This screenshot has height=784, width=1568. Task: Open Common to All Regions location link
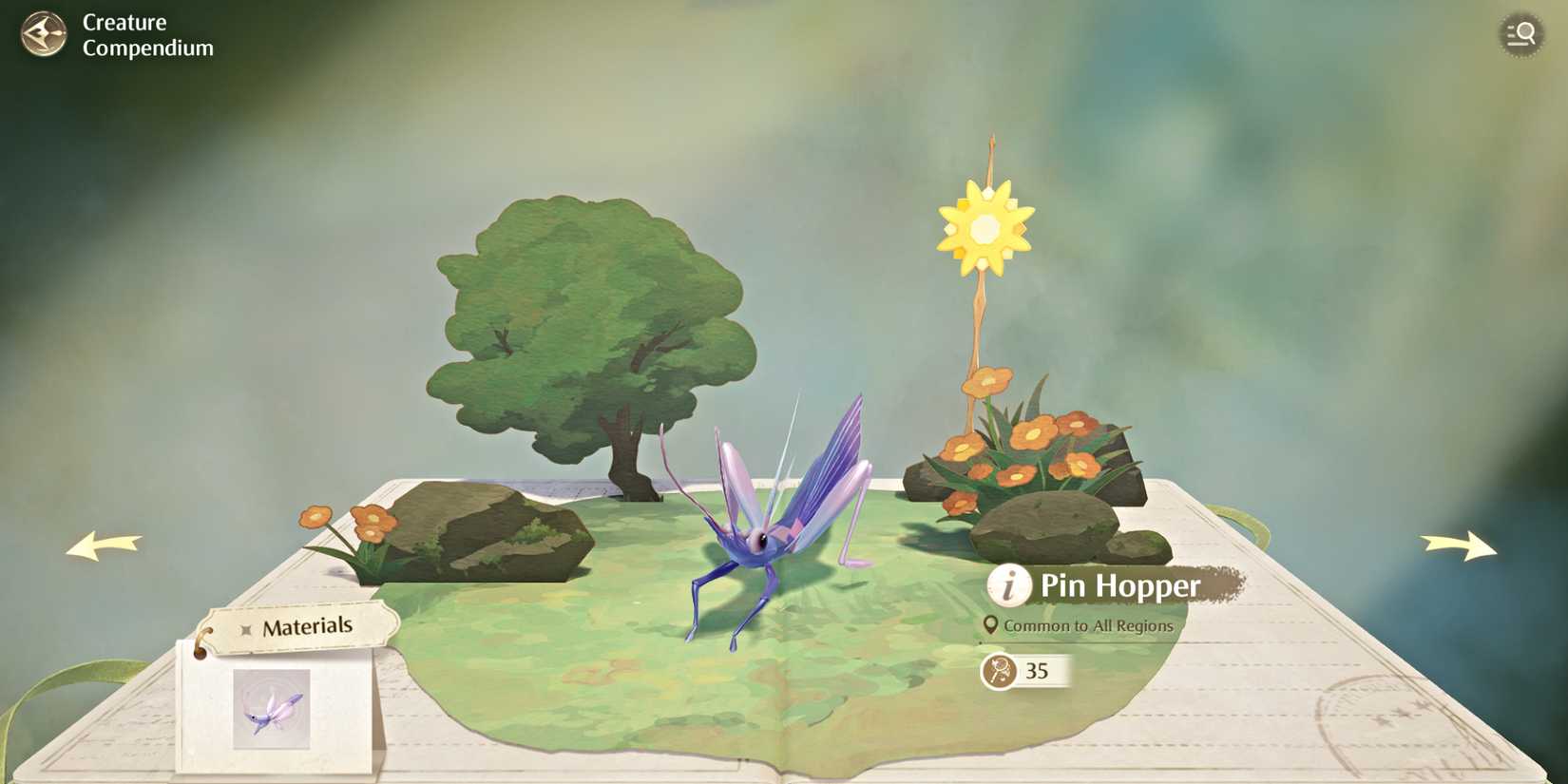pyautogui.click(x=1089, y=626)
